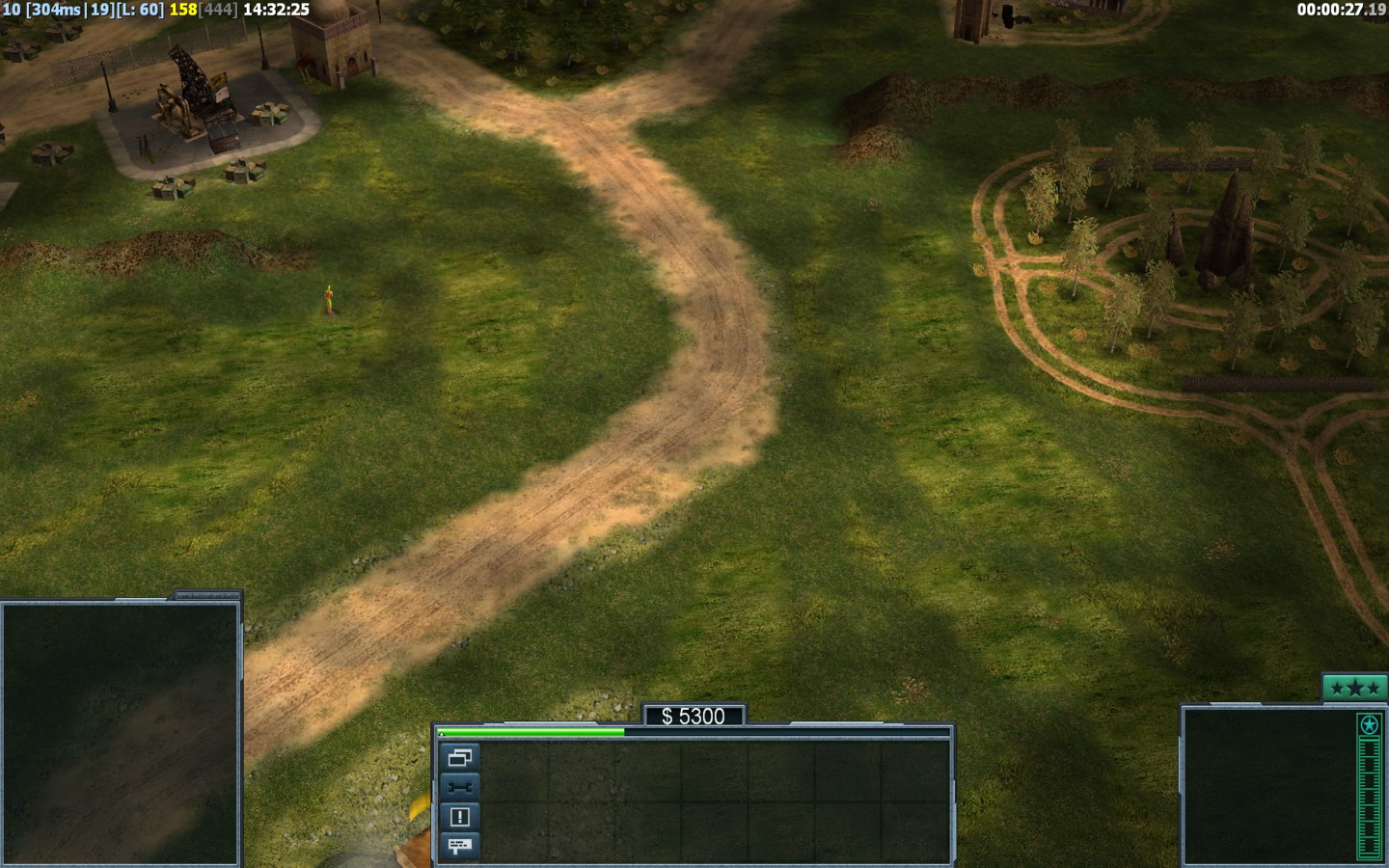1389x868 pixels.
Task: Select the wrench-shaped button
Action: click(x=459, y=787)
